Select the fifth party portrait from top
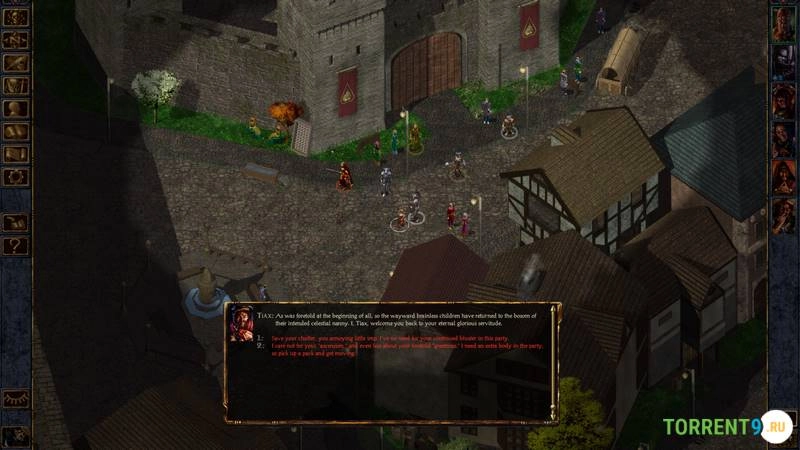 (783, 176)
